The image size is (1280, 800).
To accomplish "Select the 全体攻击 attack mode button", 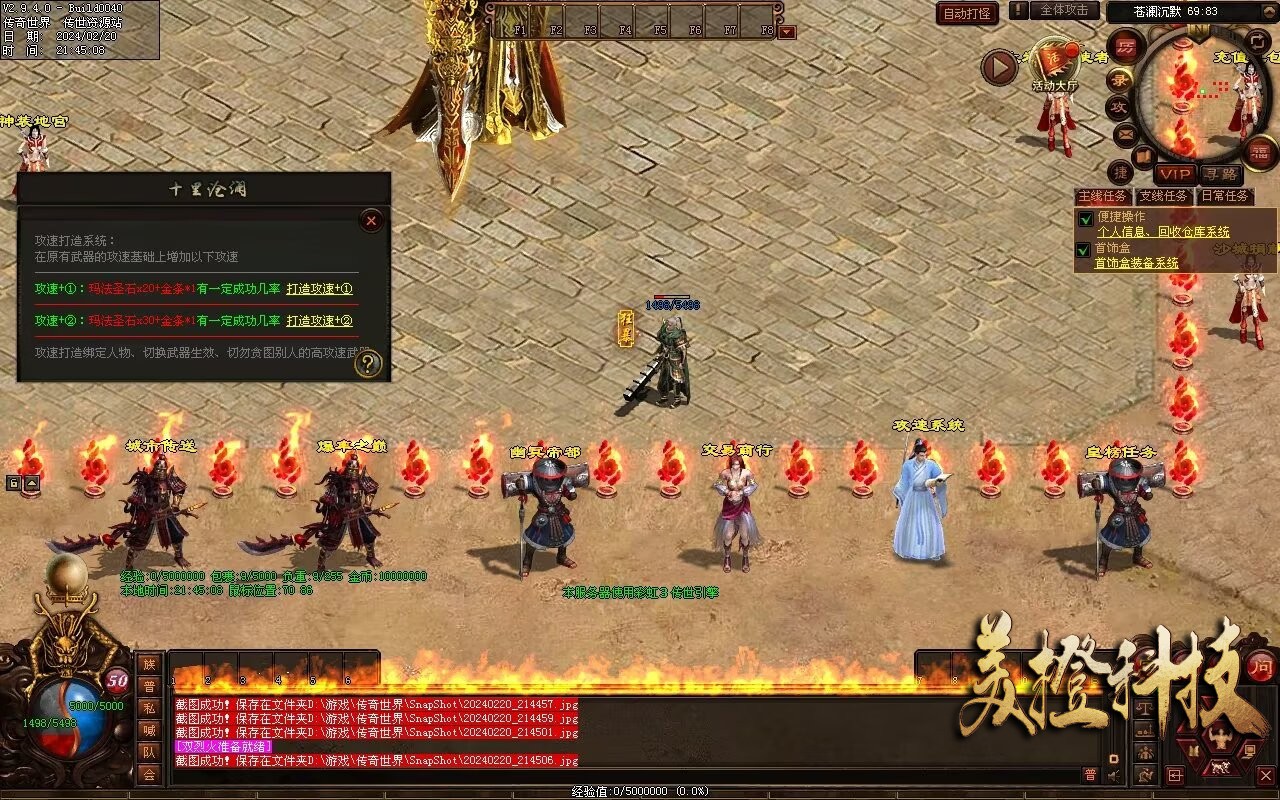I will [1064, 10].
